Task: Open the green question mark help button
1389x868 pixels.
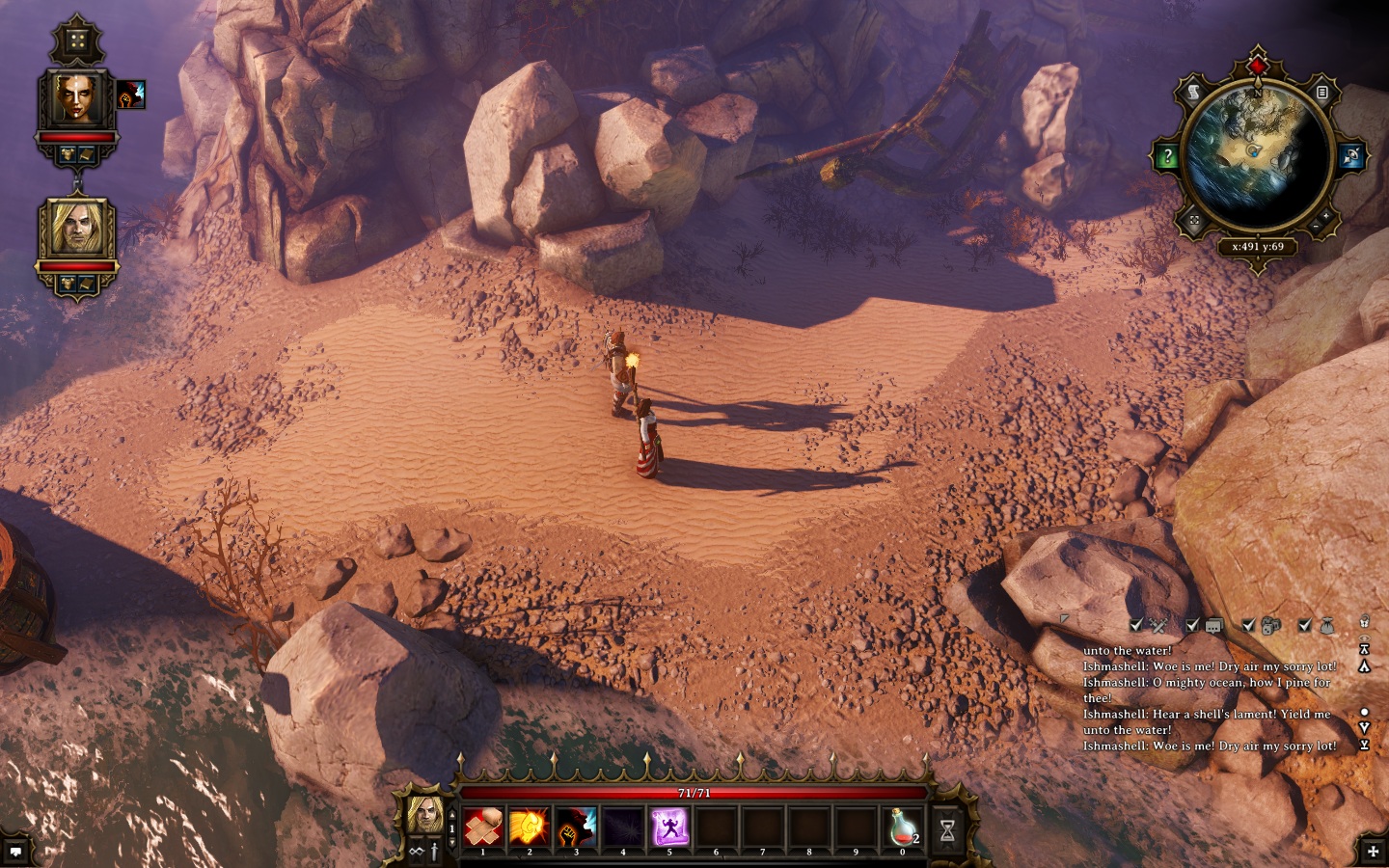Action: point(1167,156)
